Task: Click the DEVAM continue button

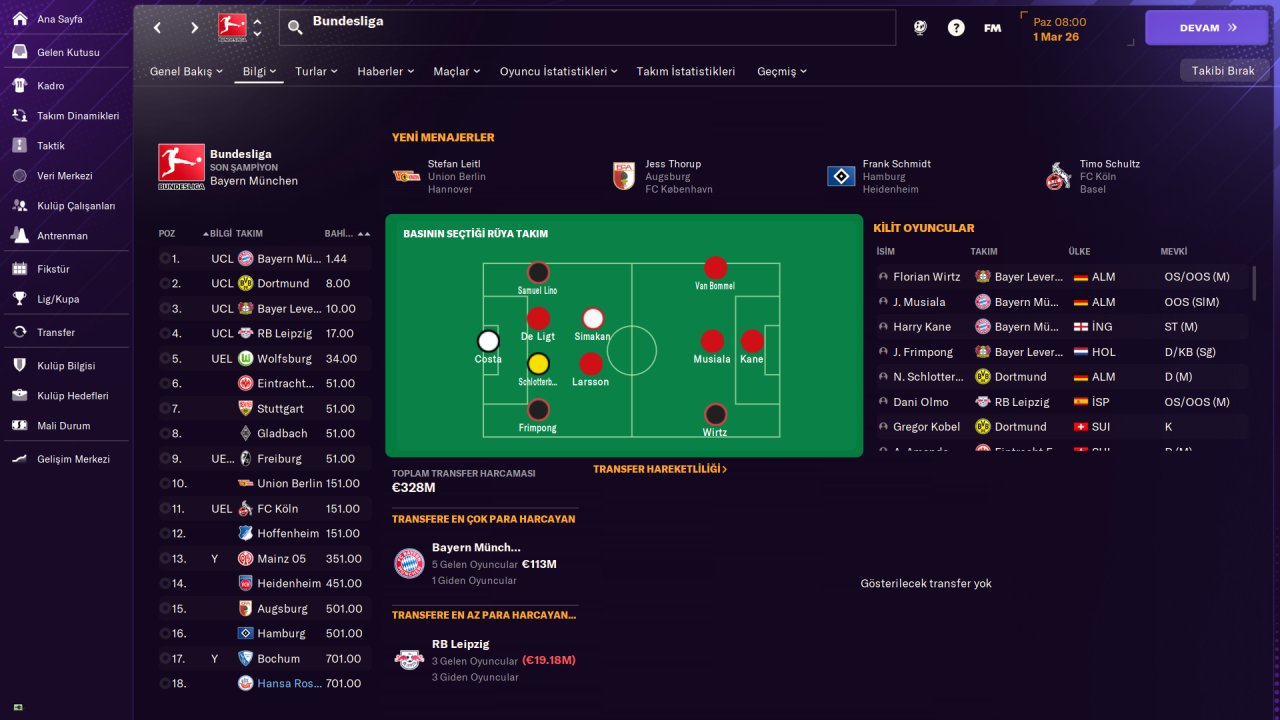Action: point(1206,28)
